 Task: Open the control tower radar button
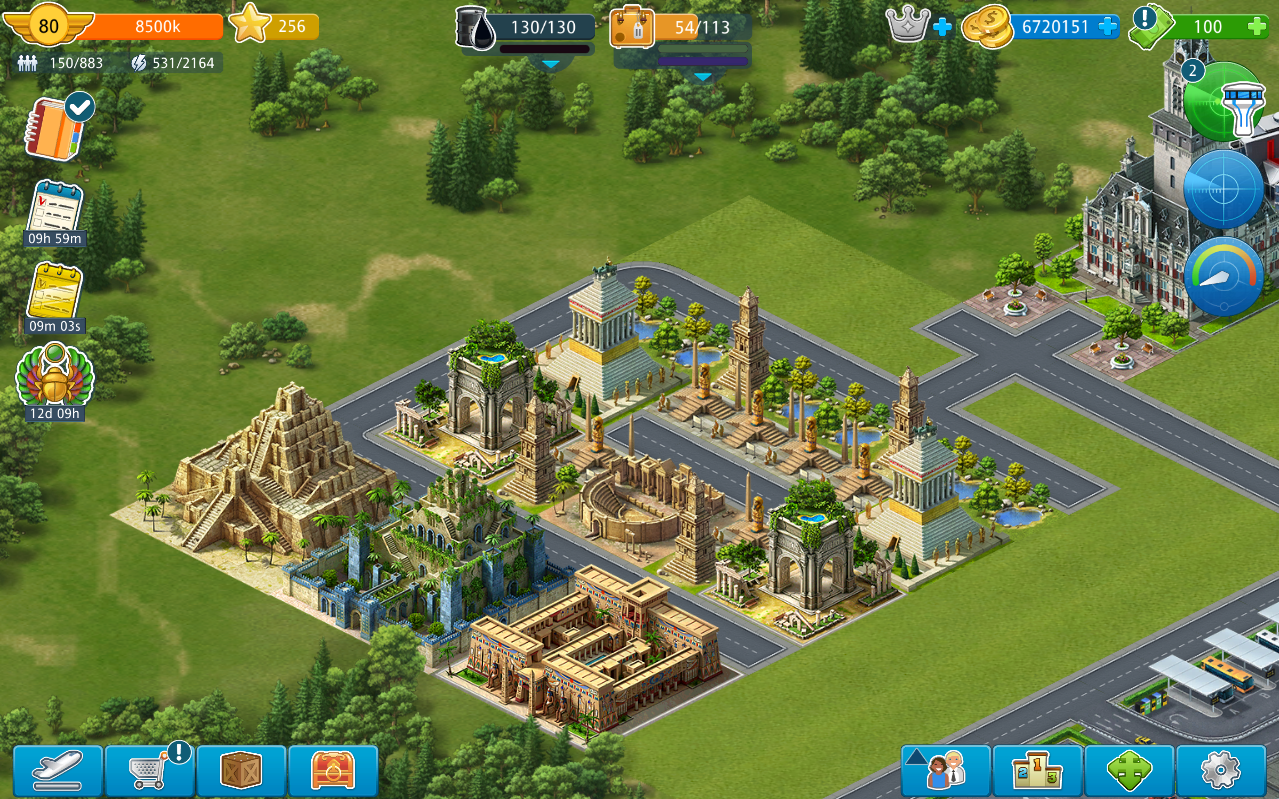tap(1226, 102)
